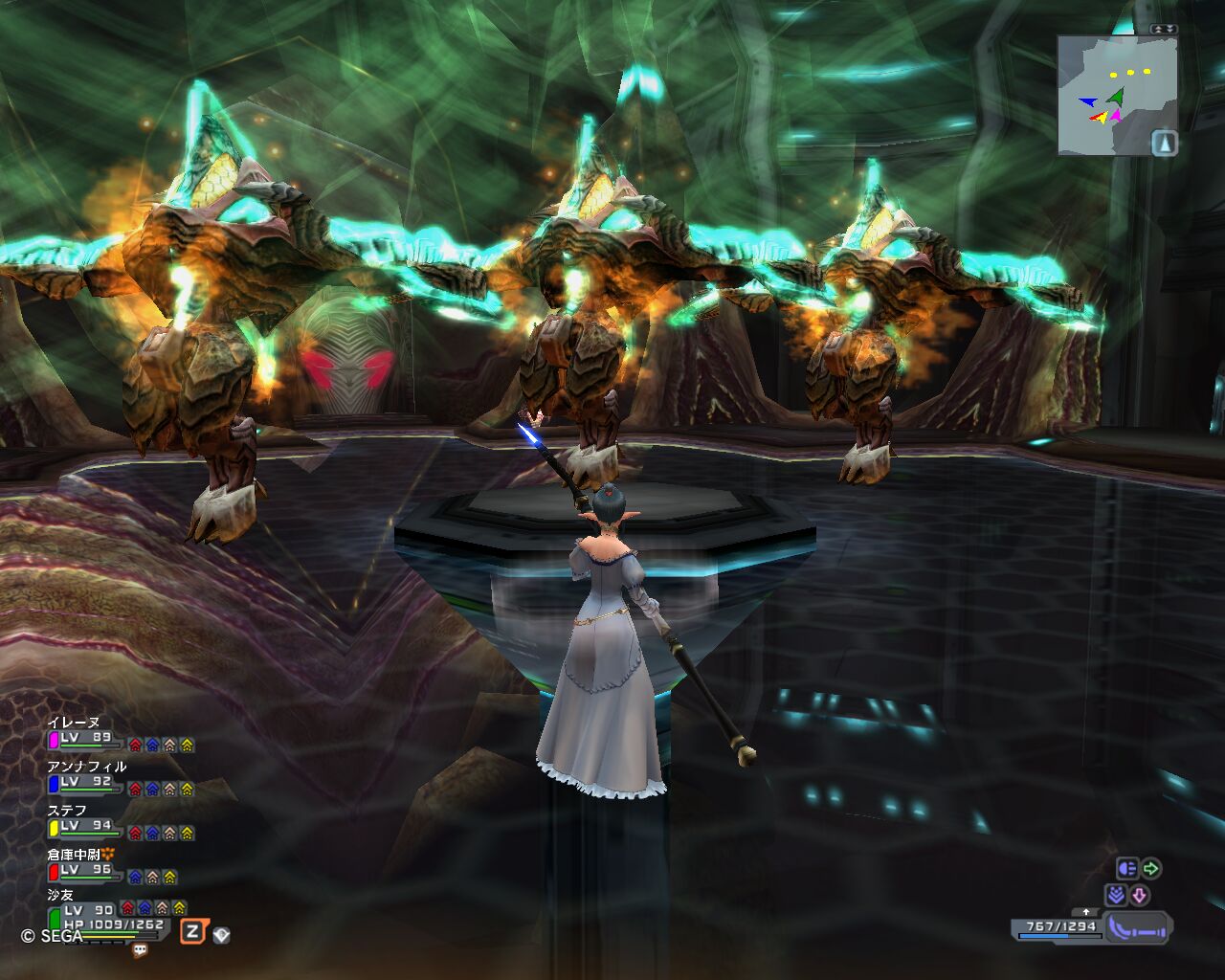The image size is (1225, 980).
Task: Activate the pink down-arrow action icon
Action: (x=1139, y=896)
